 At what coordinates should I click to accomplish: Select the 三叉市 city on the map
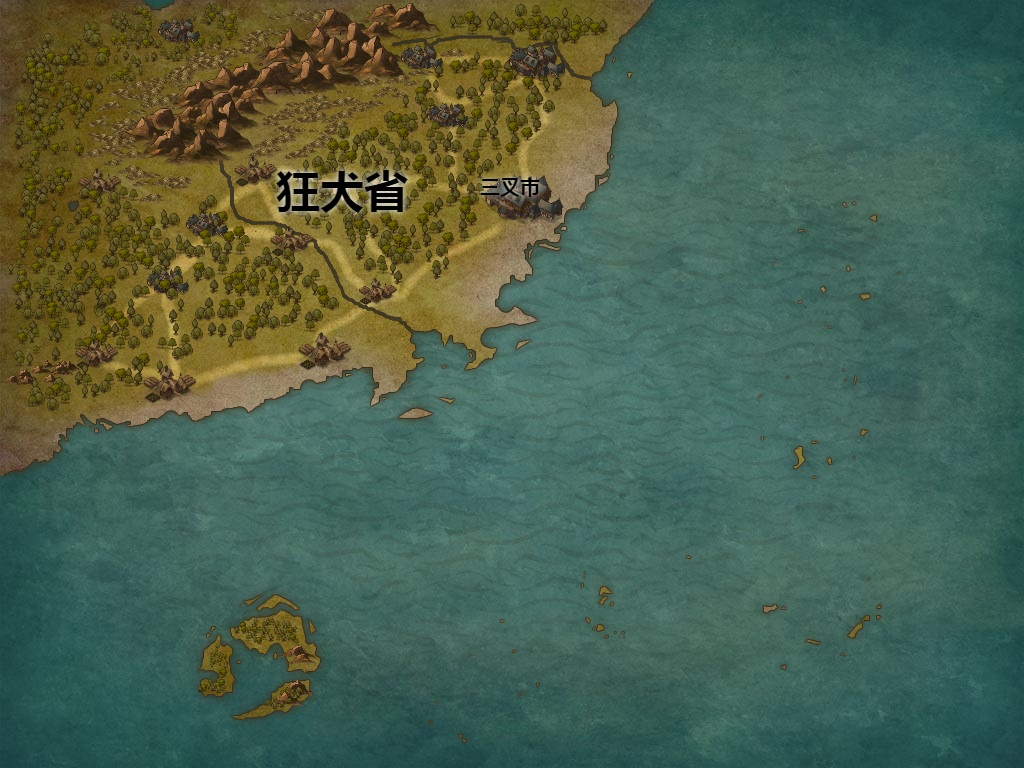click(524, 200)
